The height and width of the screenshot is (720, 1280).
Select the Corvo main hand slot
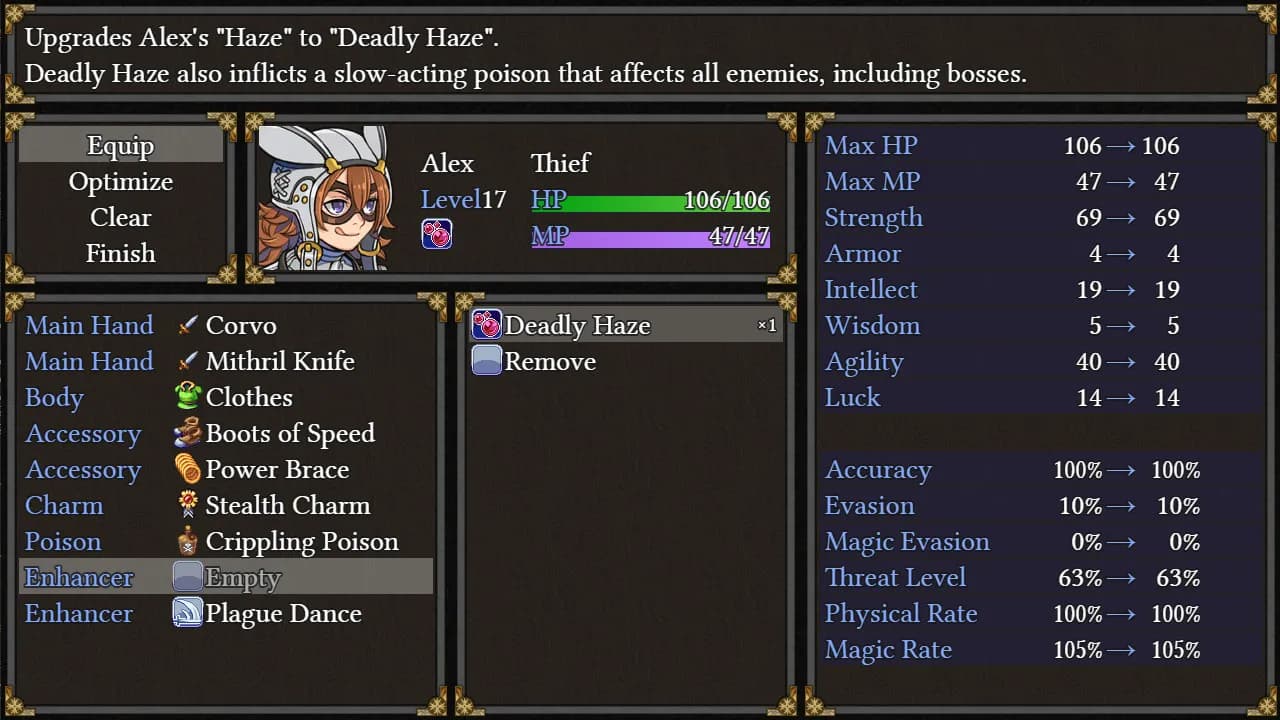[x=226, y=326]
